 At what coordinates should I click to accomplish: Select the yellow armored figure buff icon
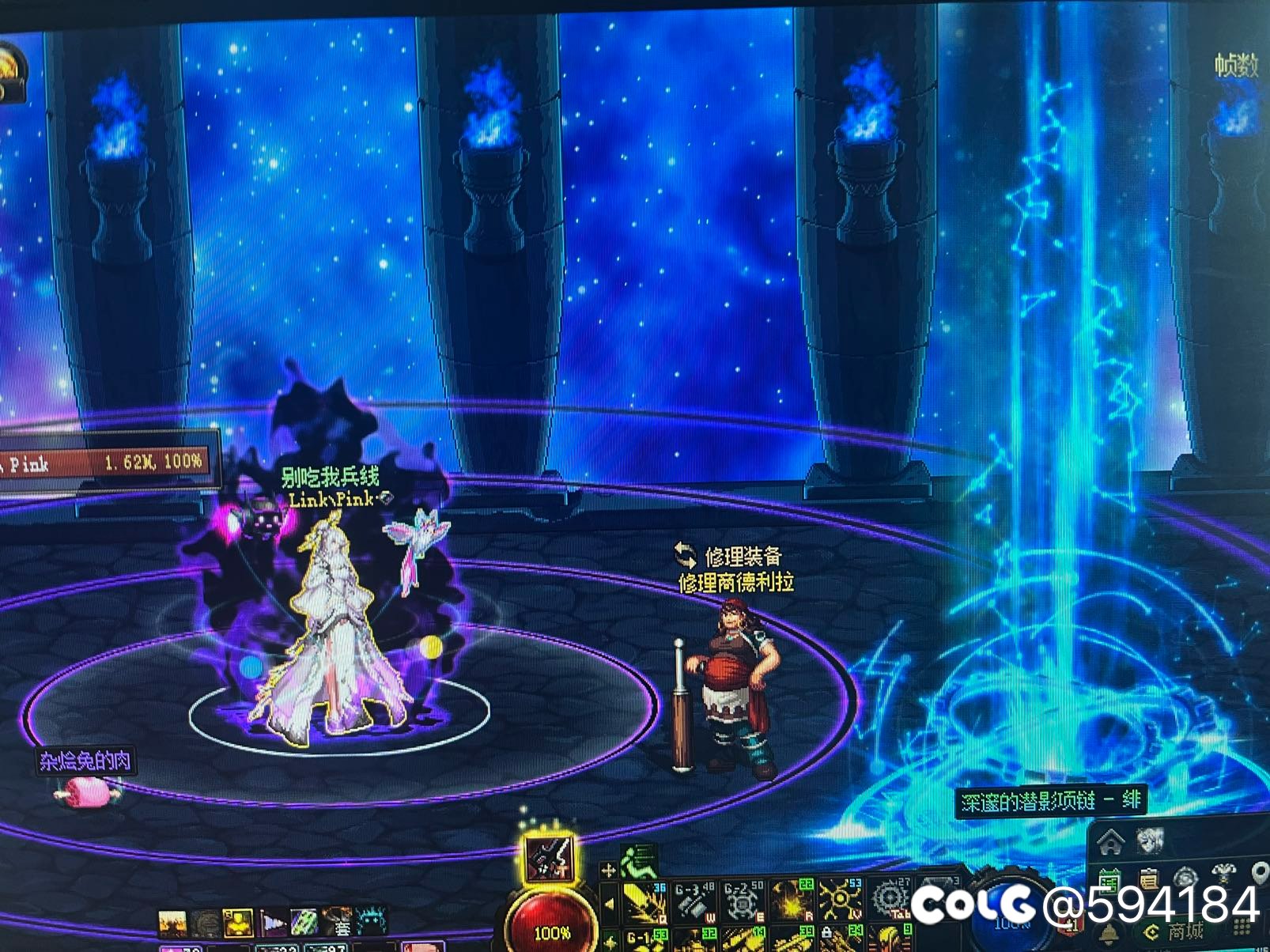tap(237, 922)
